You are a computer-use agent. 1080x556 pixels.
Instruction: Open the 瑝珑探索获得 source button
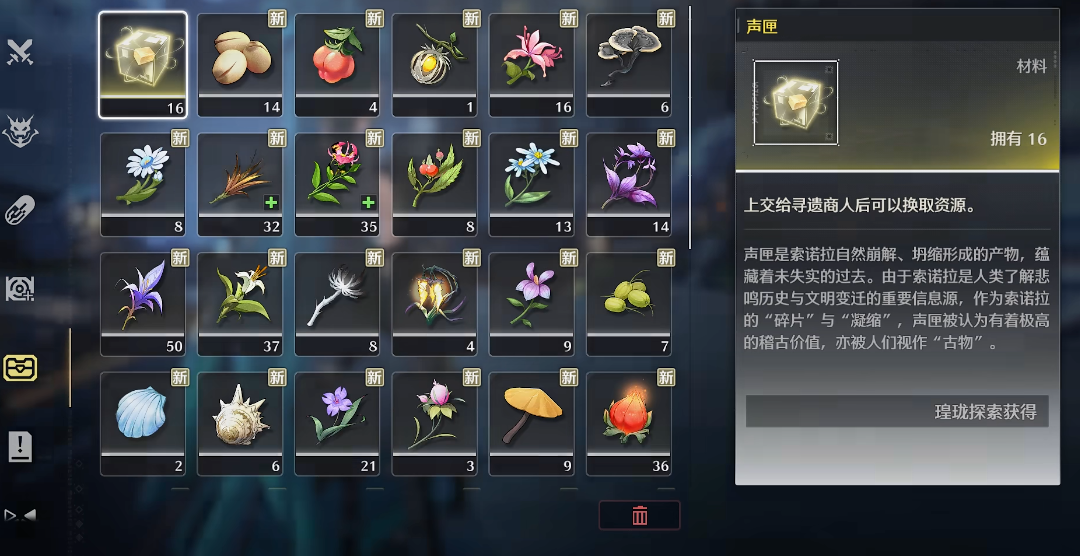[897, 411]
